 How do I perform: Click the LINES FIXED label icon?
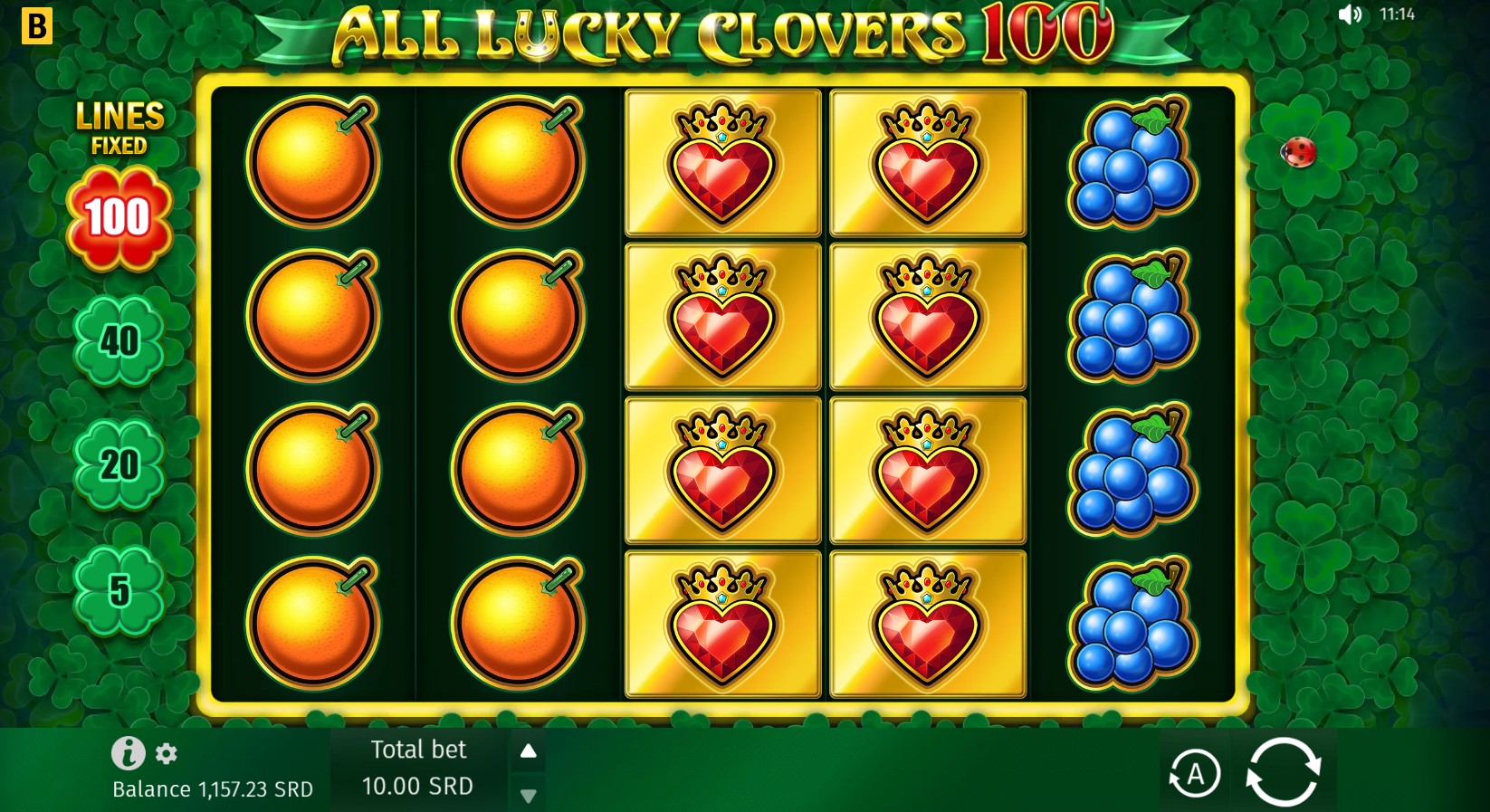coord(119,127)
